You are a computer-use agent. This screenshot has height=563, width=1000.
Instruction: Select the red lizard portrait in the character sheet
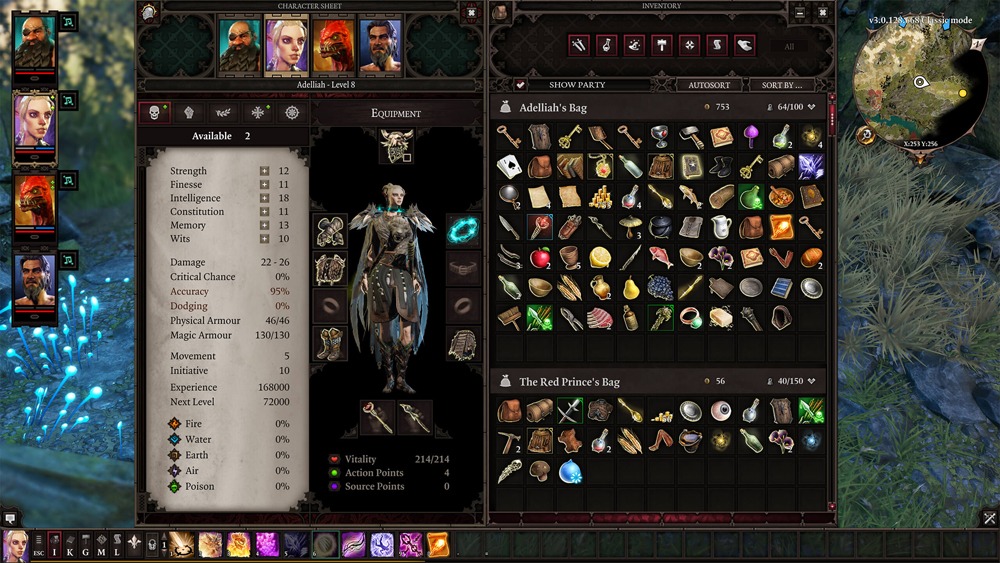click(333, 46)
